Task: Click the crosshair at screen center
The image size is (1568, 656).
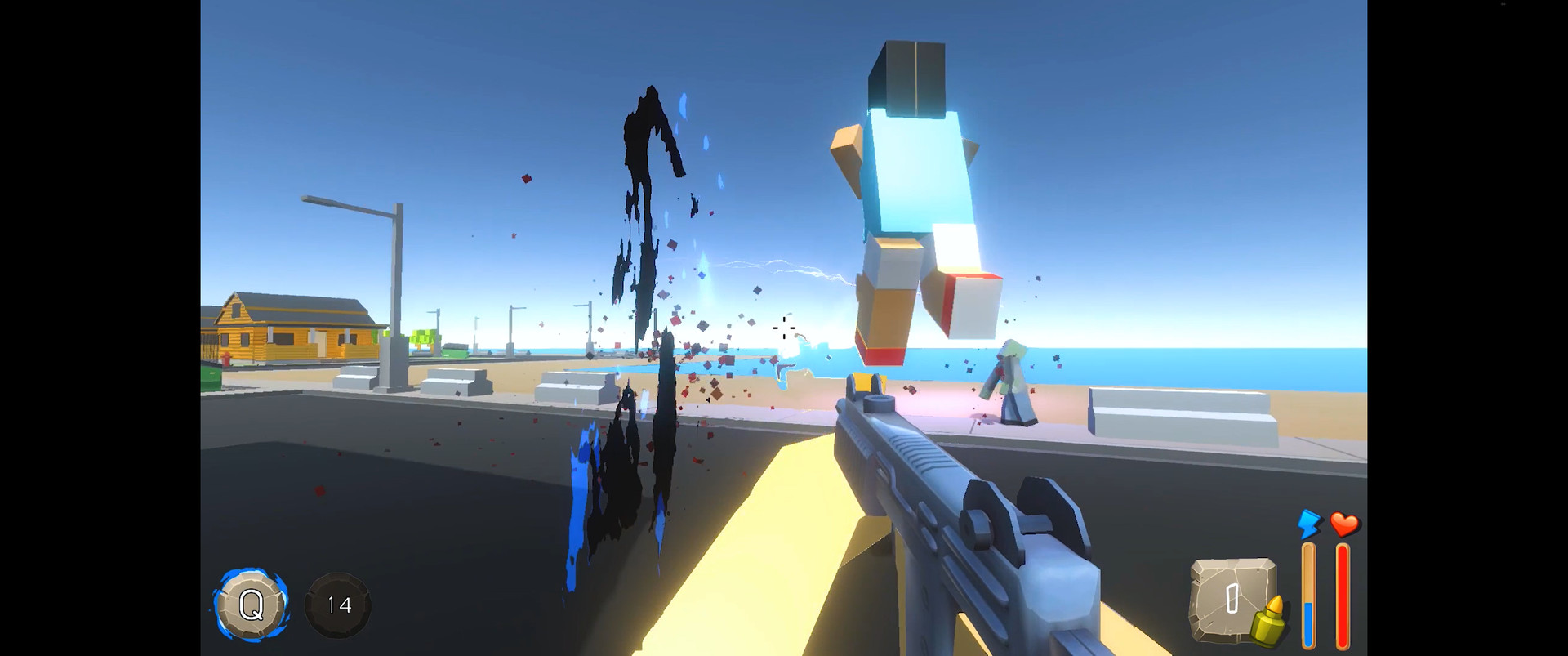Action: click(x=782, y=327)
